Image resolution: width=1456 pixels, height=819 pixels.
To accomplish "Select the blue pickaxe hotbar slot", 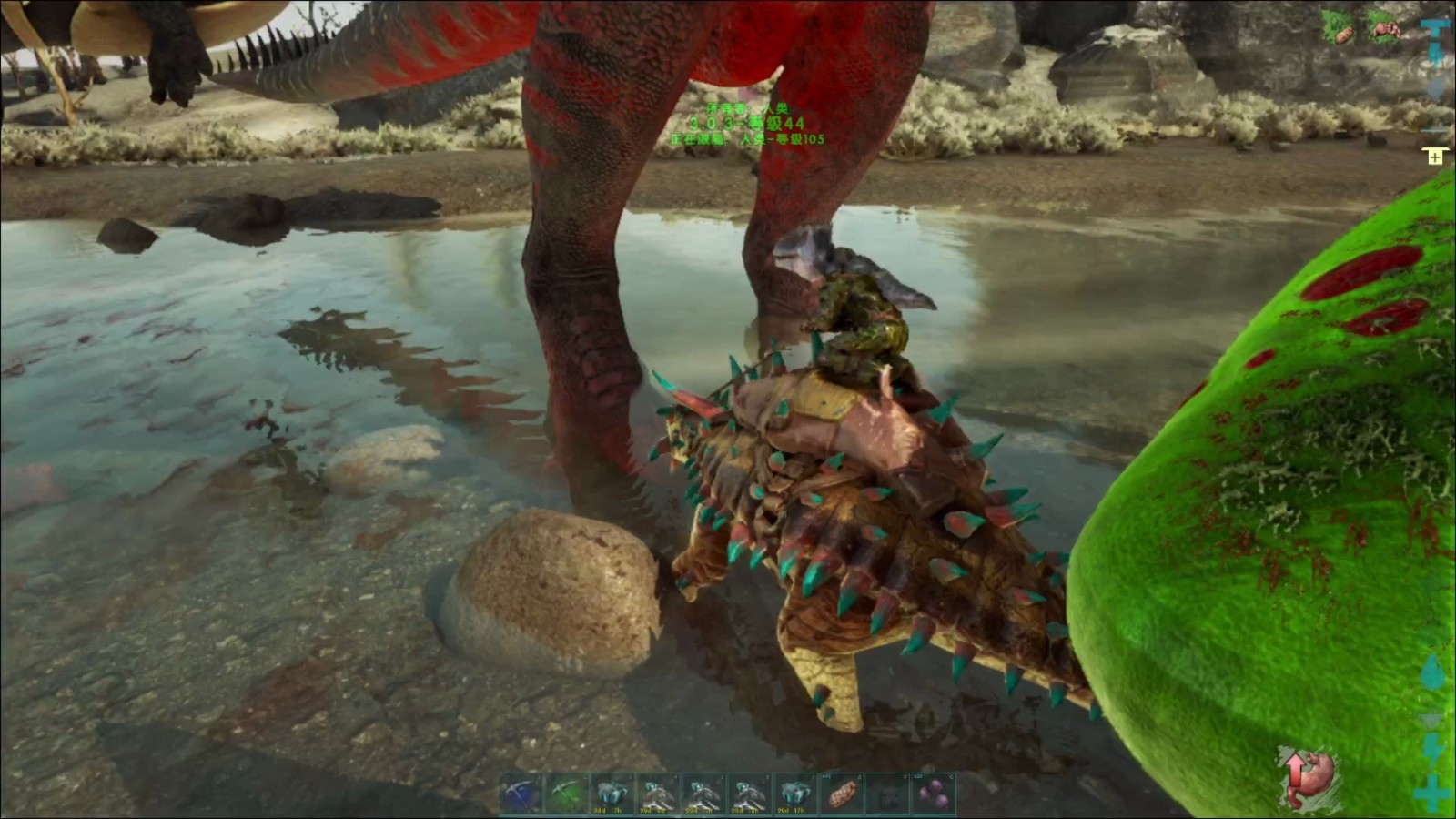I will click(x=522, y=794).
